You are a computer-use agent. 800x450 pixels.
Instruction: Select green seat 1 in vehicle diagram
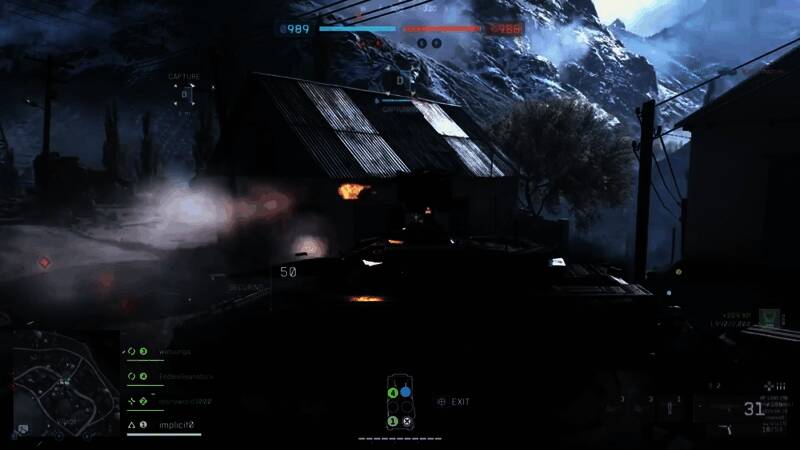click(393, 421)
